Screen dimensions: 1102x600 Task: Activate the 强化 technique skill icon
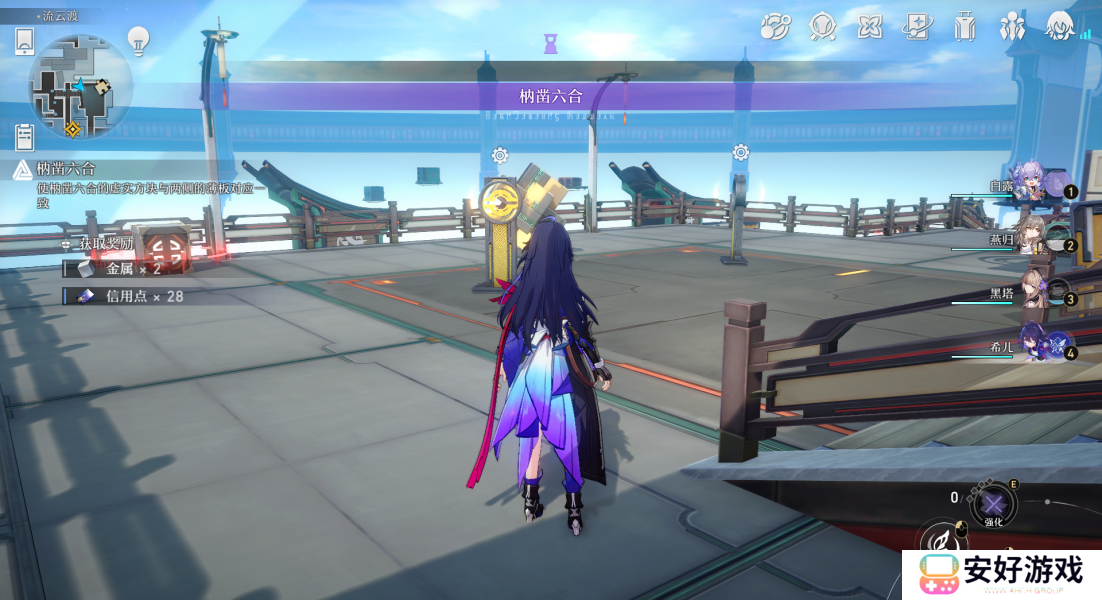pos(993,504)
